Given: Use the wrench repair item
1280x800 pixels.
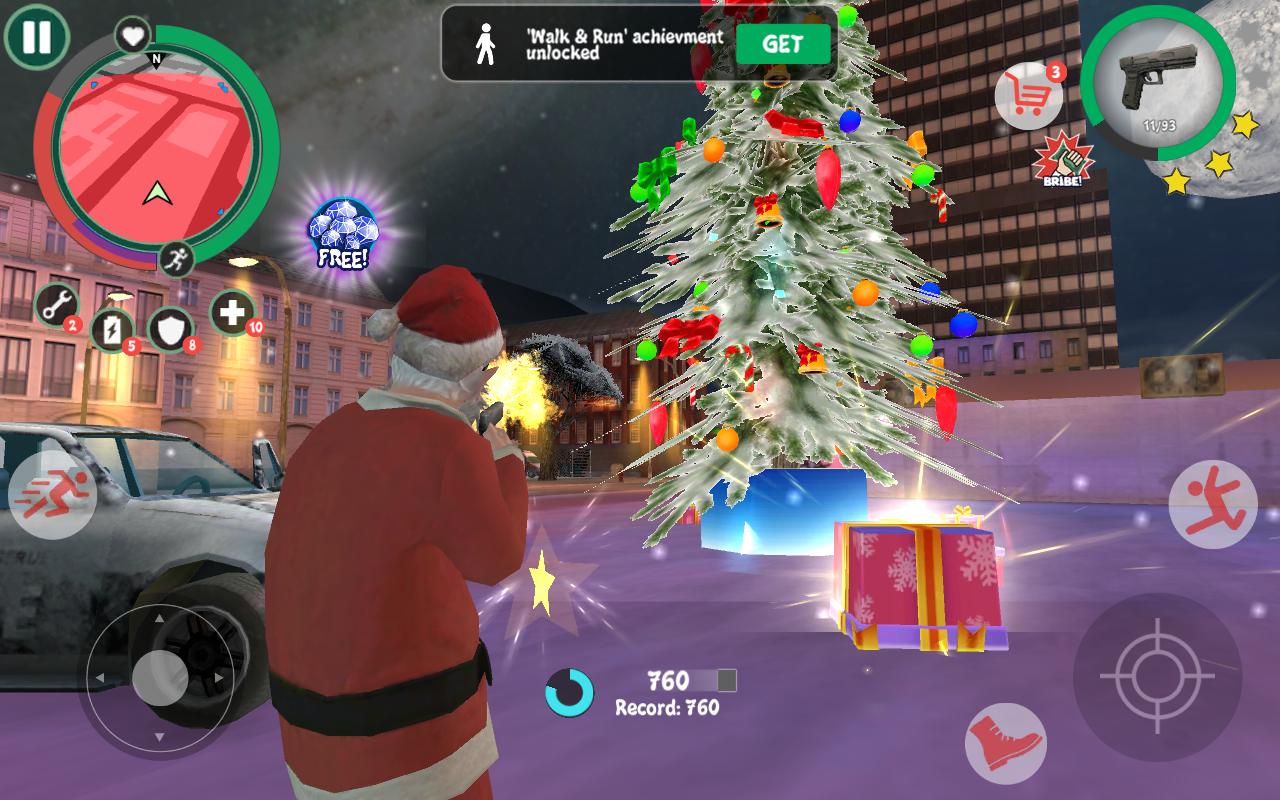Looking at the screenshot, I should pos(55,308).
